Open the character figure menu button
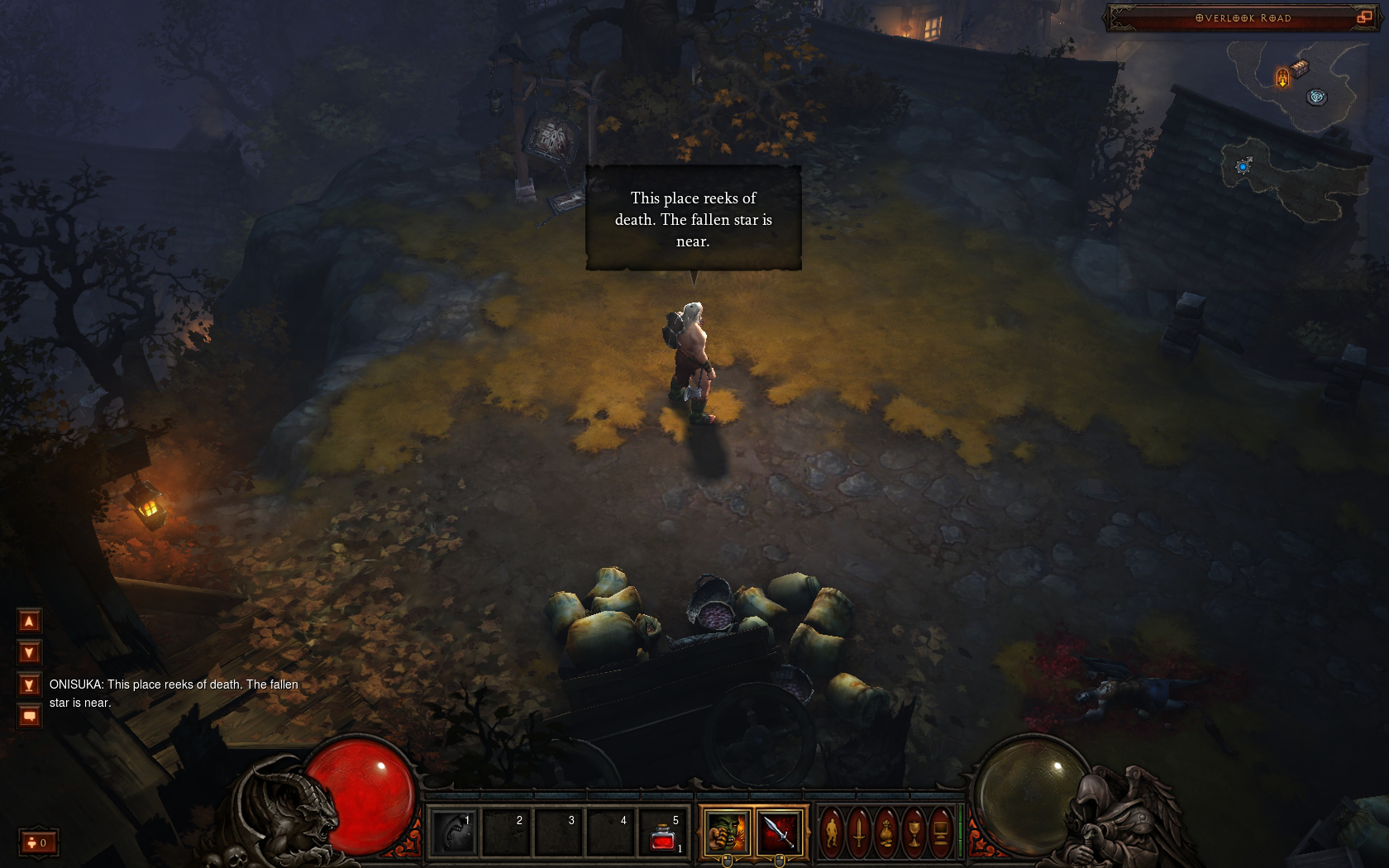1389x868 pixels. (833, 832)
